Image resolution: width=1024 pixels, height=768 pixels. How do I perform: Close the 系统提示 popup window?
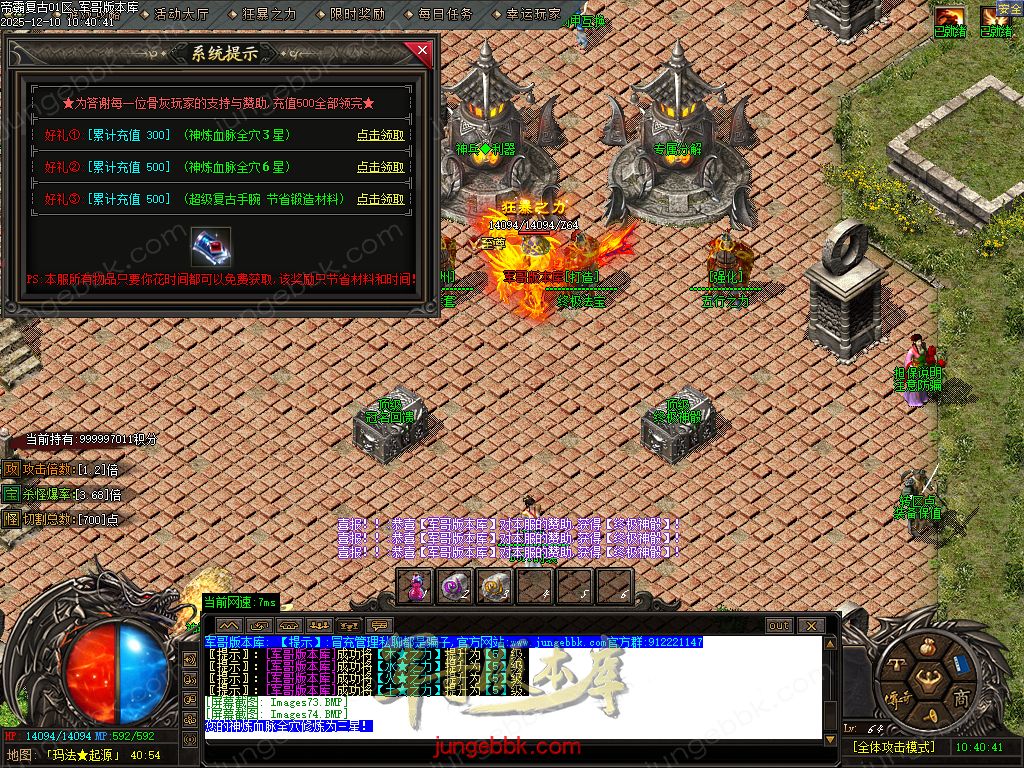click(x=422, y=50)
